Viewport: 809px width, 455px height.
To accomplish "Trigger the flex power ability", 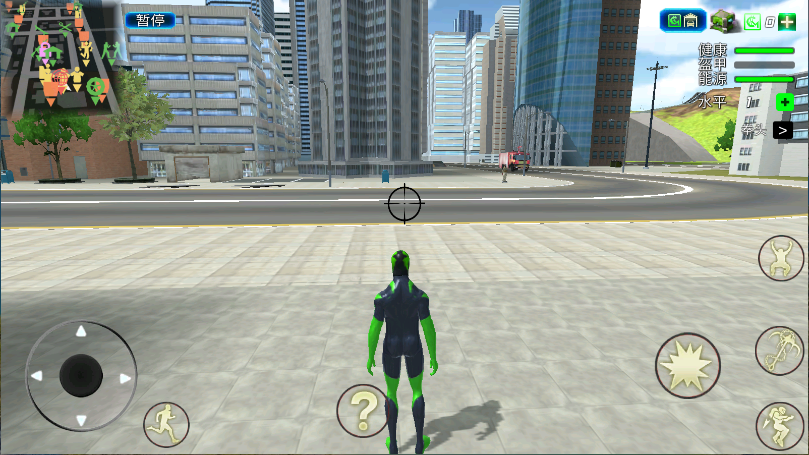I will [781, 259].
